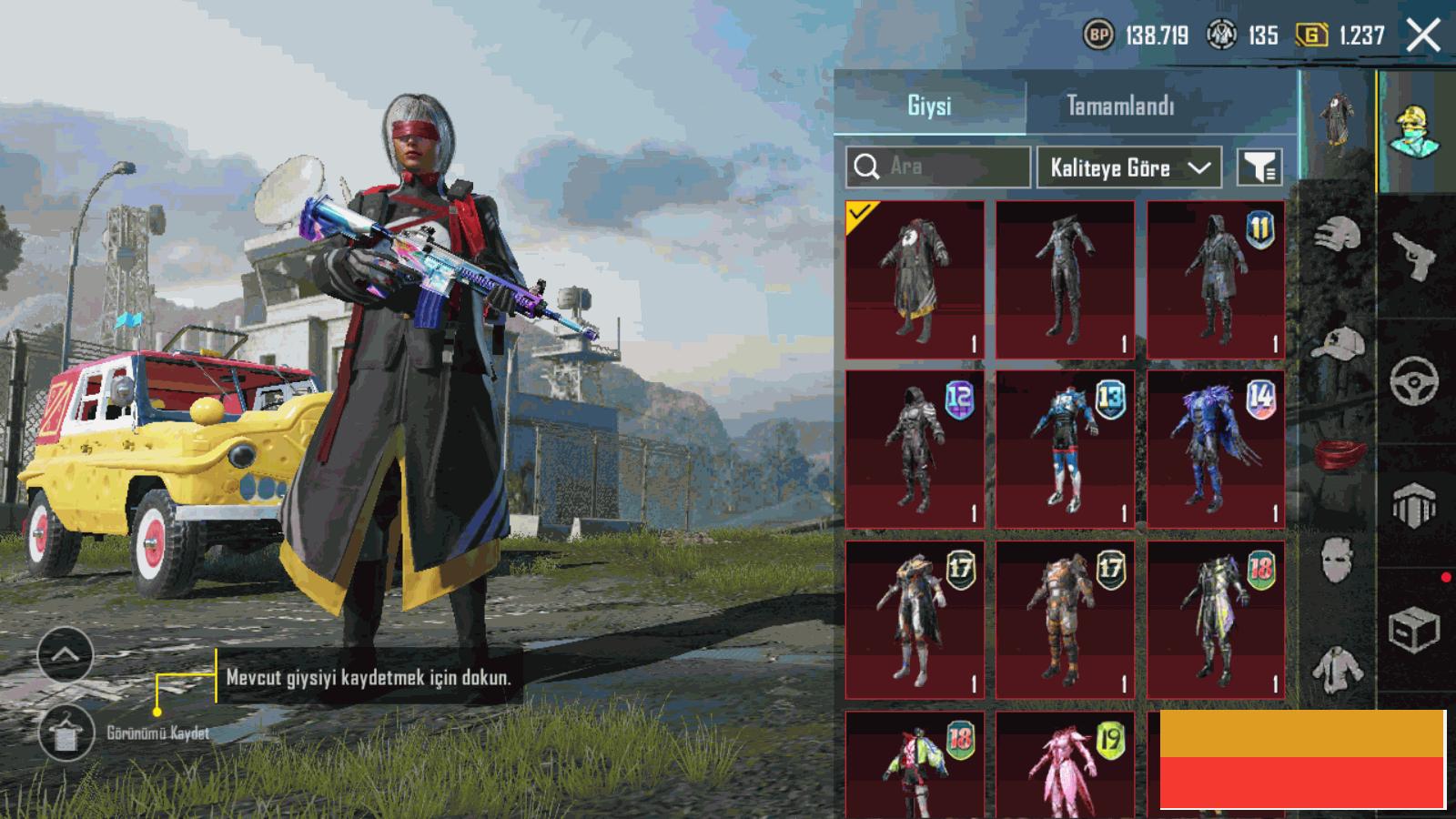Screen dimensions: 1456x819
Task: Choose the blue feathered outfit with badge 14
Action: pos(1216,449)
